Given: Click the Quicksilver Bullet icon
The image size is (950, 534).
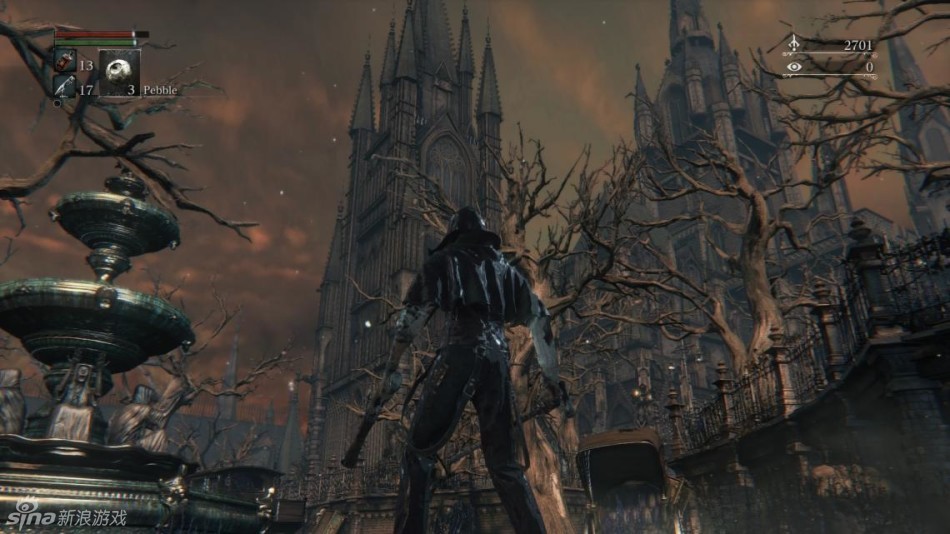Looking at the screenshot, I should point(63,88).
